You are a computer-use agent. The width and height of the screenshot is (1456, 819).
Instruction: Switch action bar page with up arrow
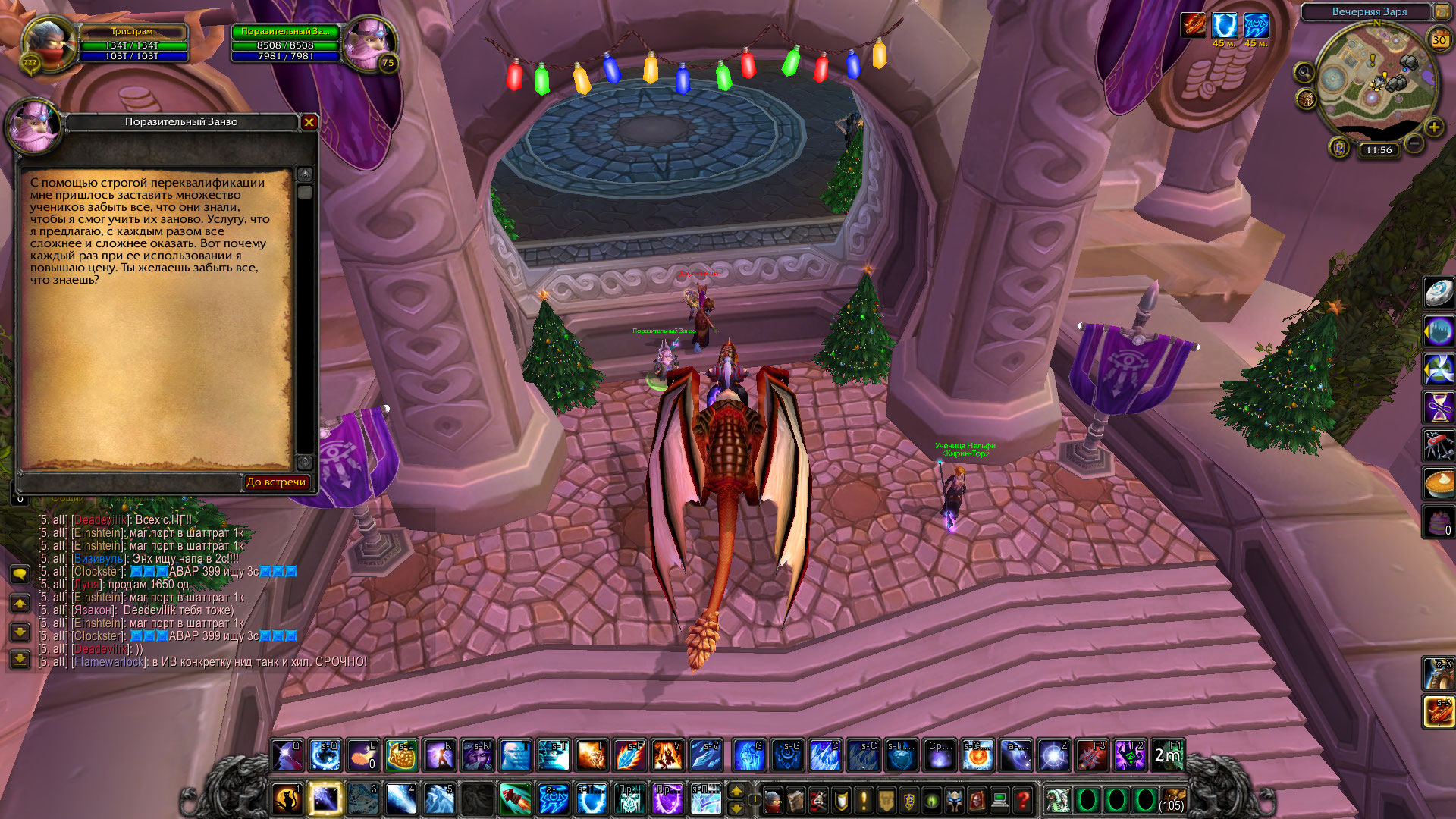click(x=736, y=792)
